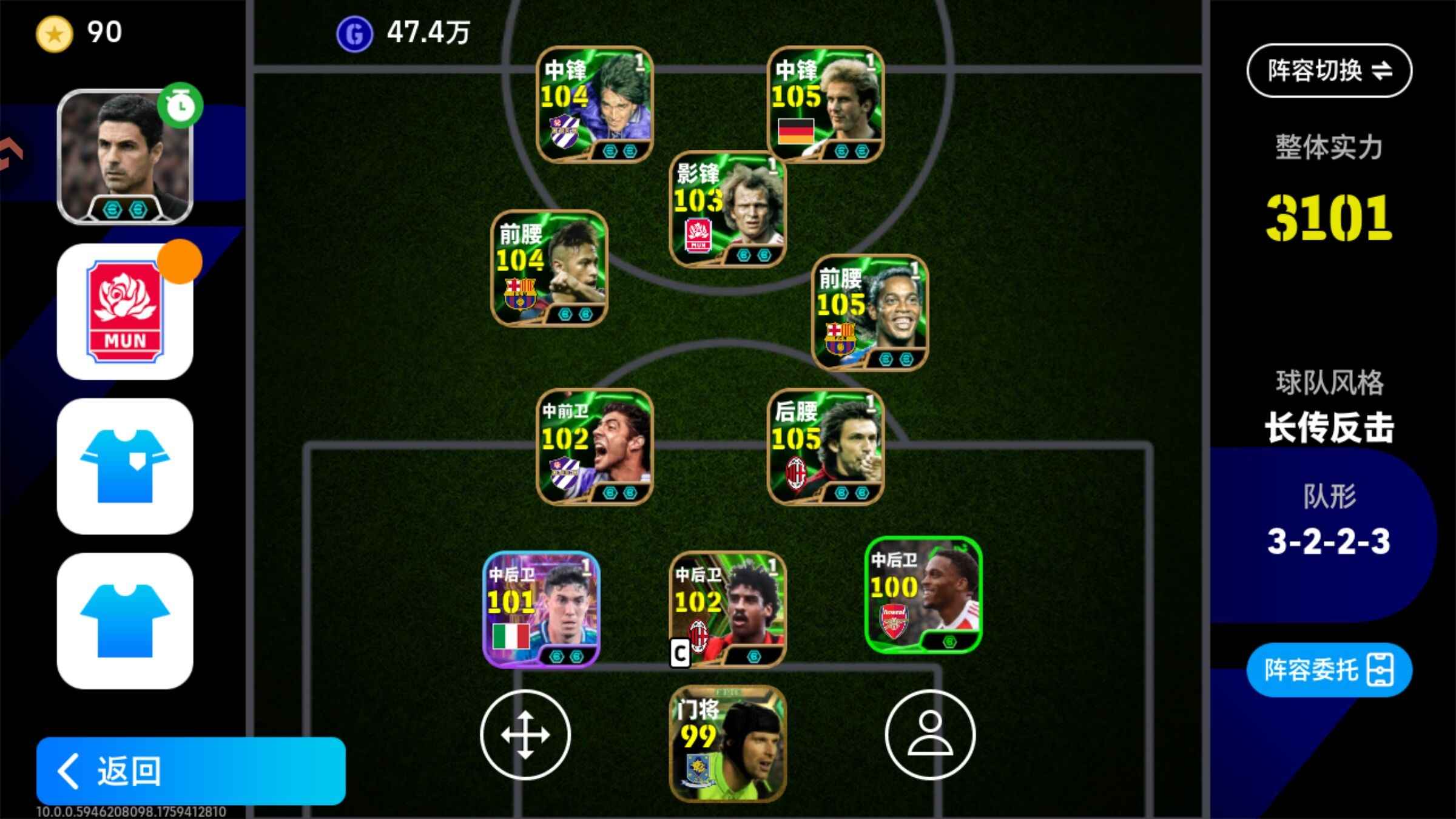The width and height of the screenshot is (1456, 819).
Task: Tap the 返回 back button
Action: click(190, 770)
